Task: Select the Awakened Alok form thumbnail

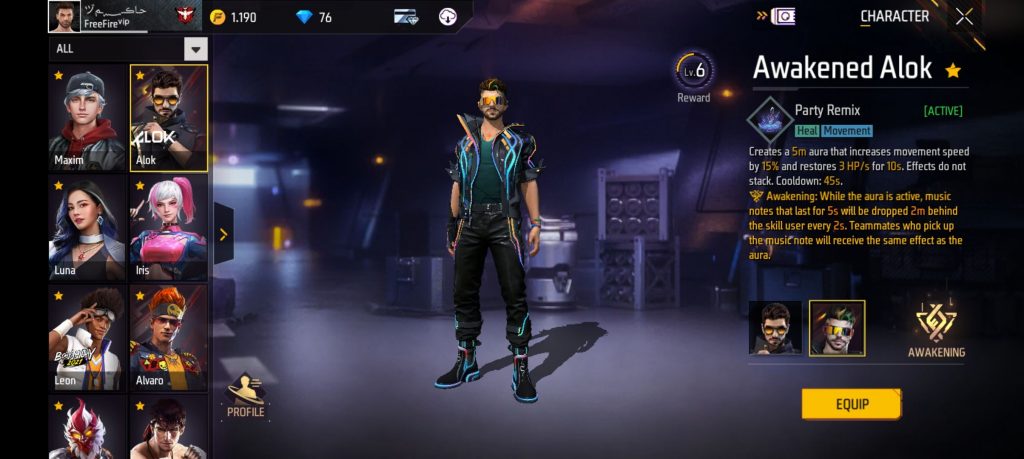Action: pos(837,328)
